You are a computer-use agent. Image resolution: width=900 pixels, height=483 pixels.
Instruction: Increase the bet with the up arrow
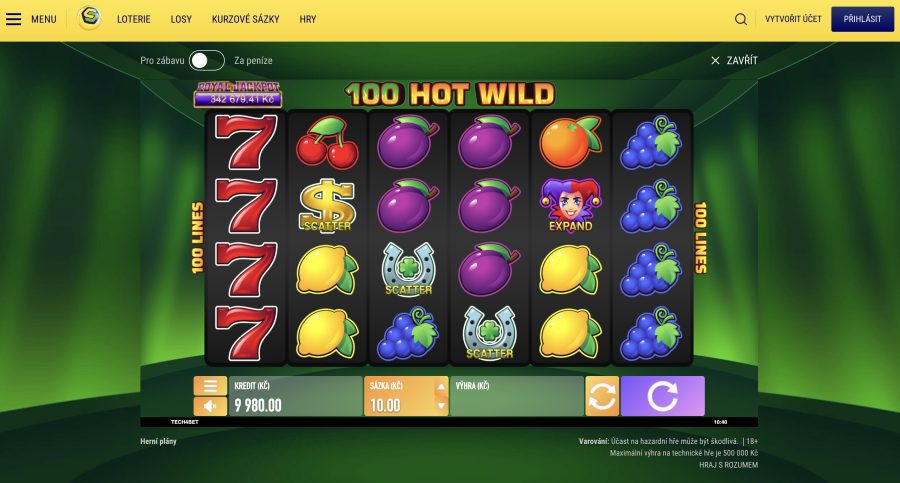point(441,385)
